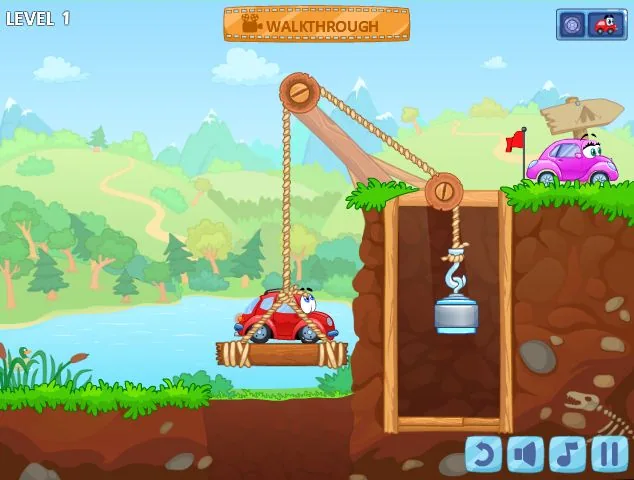Pause the game
The image size is (634, 480).
click(609, 454)
